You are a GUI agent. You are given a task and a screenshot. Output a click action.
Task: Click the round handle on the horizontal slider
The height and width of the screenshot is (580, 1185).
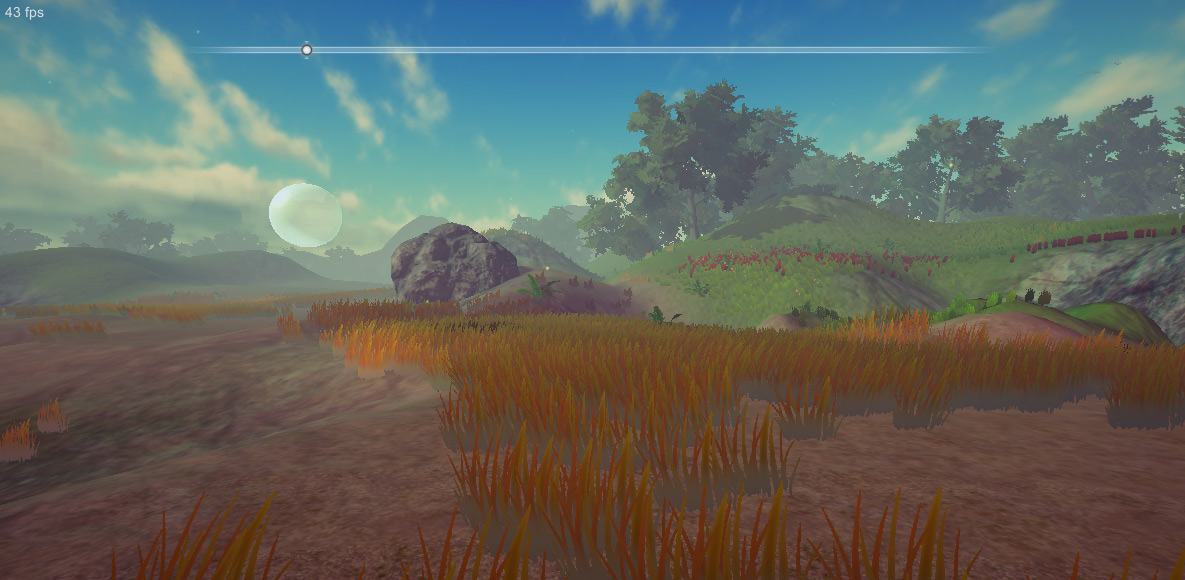click(x=307, y=50)
